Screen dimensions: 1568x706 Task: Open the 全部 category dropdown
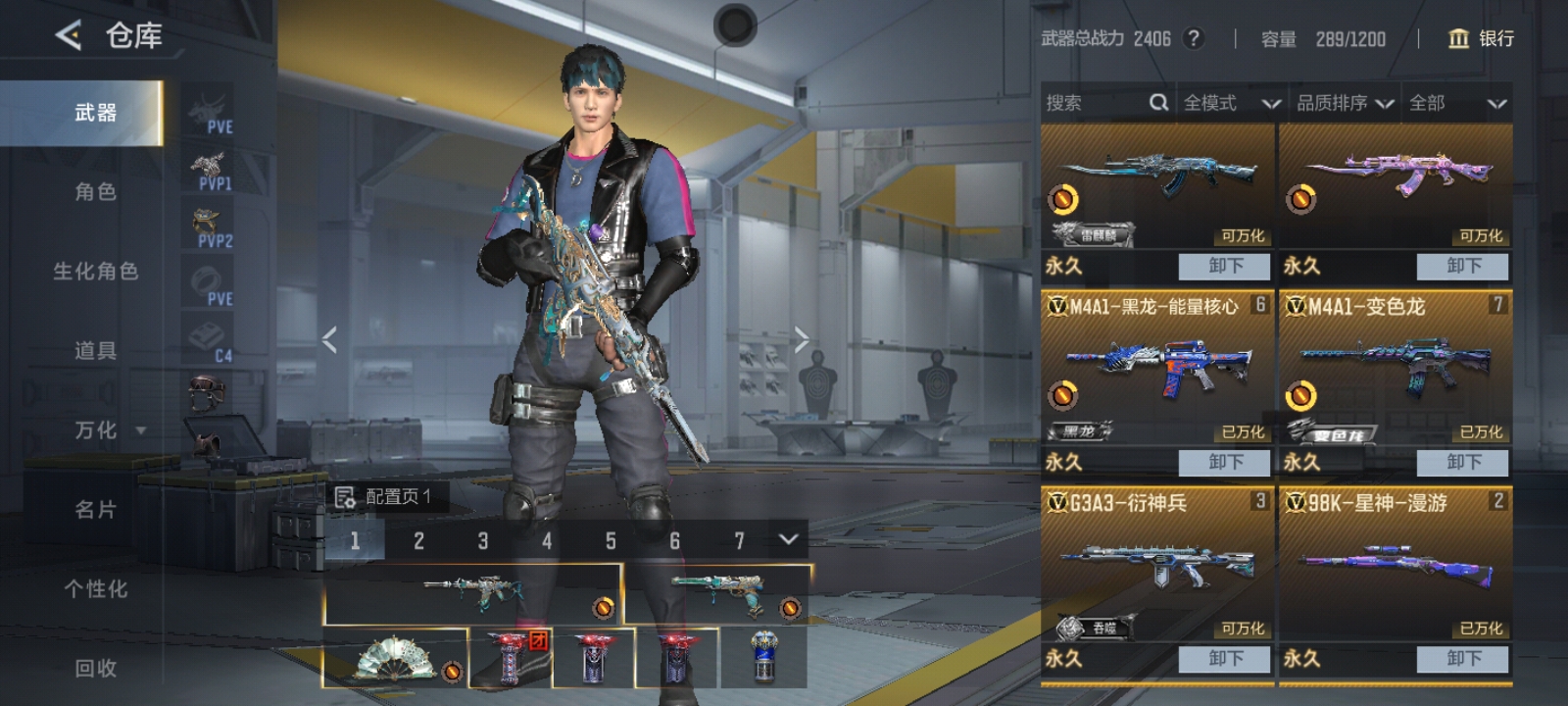coord(1456,103)
